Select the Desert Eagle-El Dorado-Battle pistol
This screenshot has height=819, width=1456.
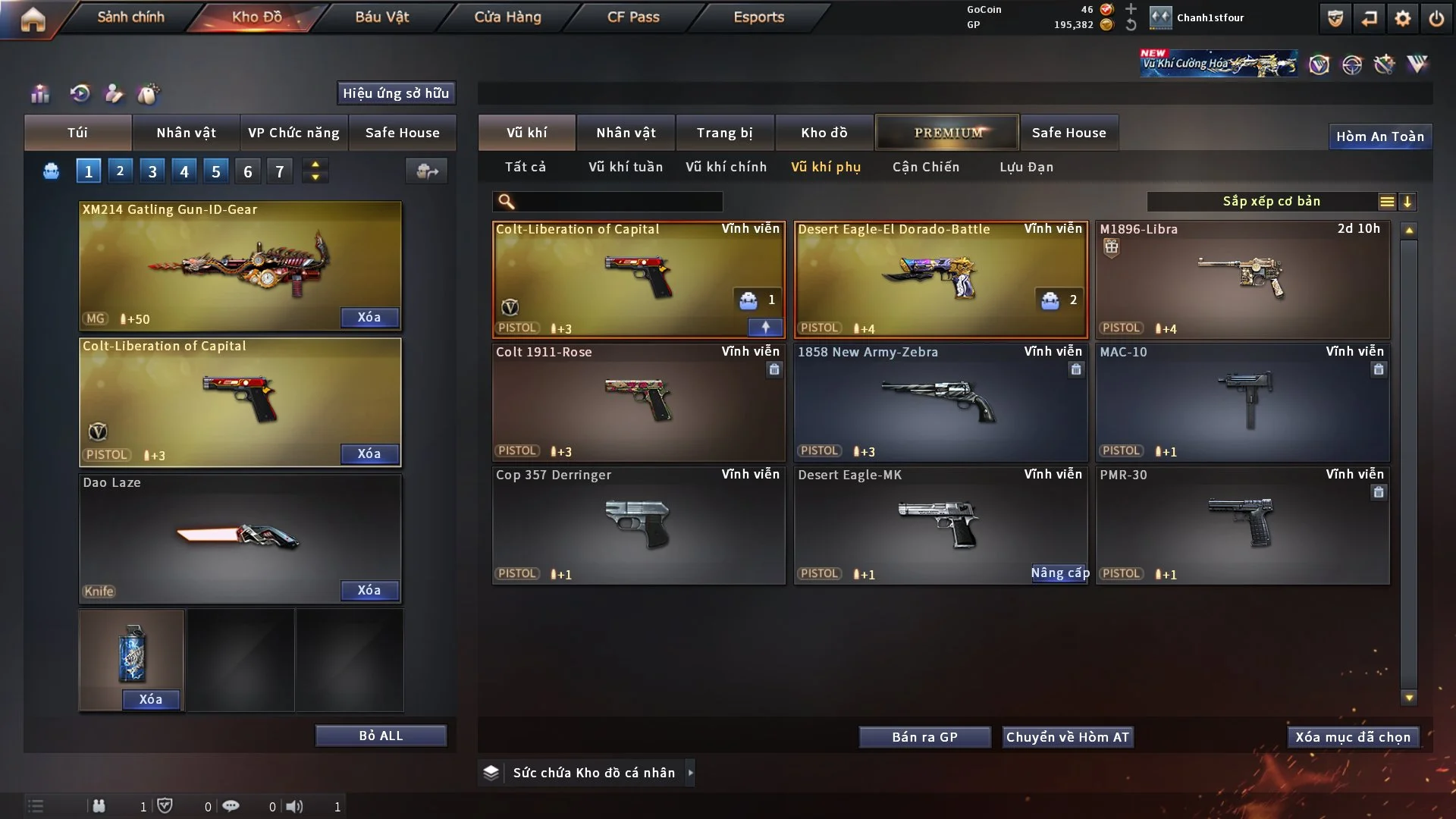click(940, 279)
